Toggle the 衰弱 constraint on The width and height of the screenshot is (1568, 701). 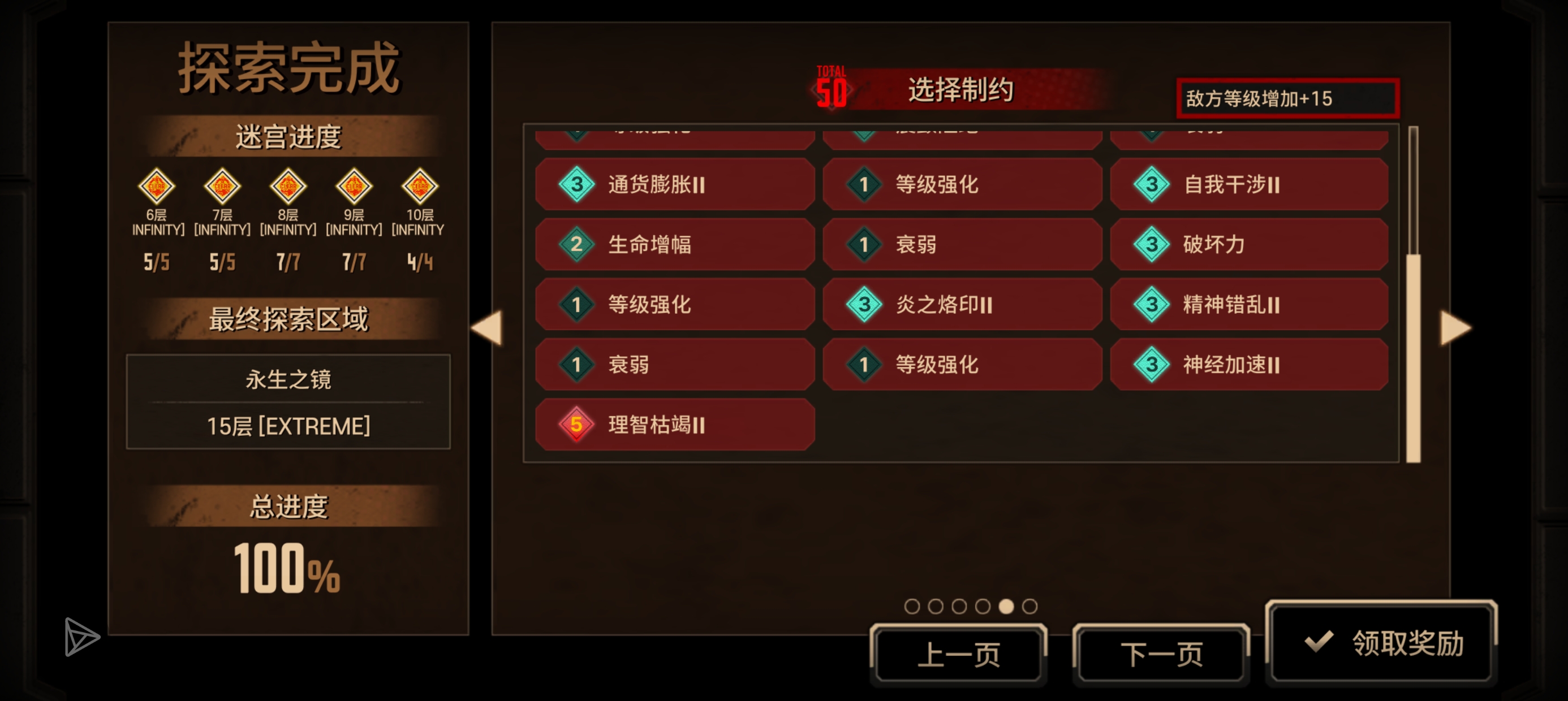pos(962,244)
